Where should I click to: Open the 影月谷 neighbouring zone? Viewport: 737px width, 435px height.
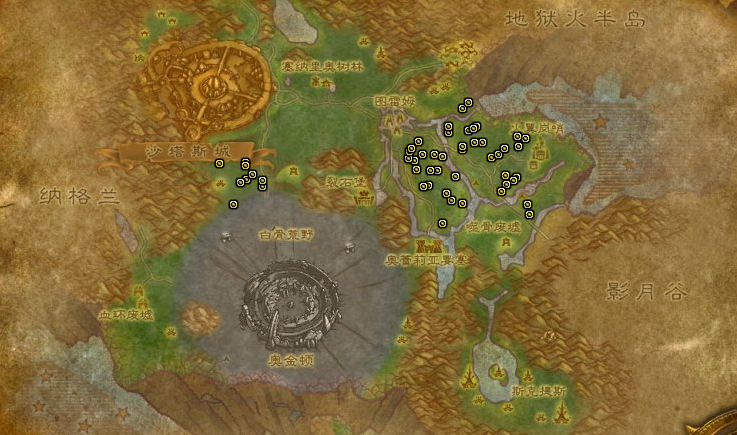tap(646, 291)
